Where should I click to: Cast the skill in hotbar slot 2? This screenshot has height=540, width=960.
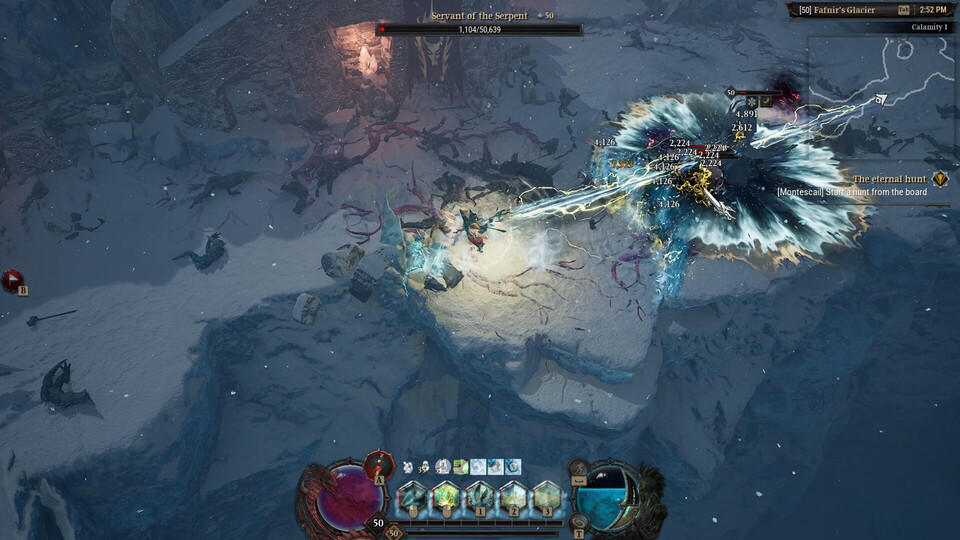click(x=513, y=496)
